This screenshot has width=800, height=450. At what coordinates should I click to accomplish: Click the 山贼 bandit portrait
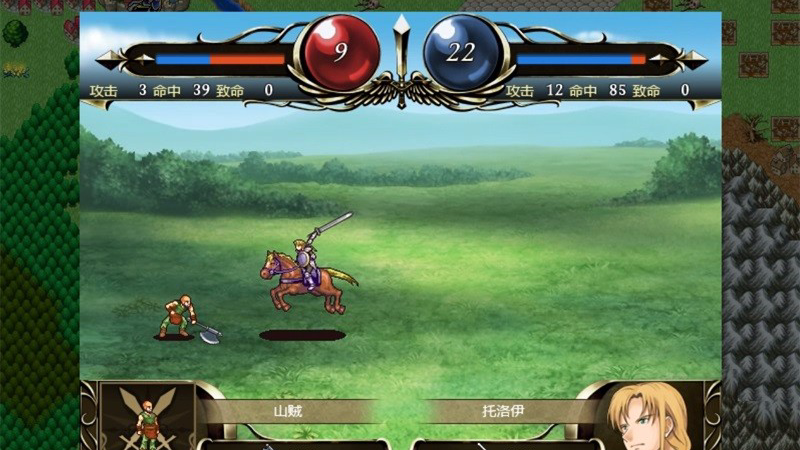click(x=147, y=419)
